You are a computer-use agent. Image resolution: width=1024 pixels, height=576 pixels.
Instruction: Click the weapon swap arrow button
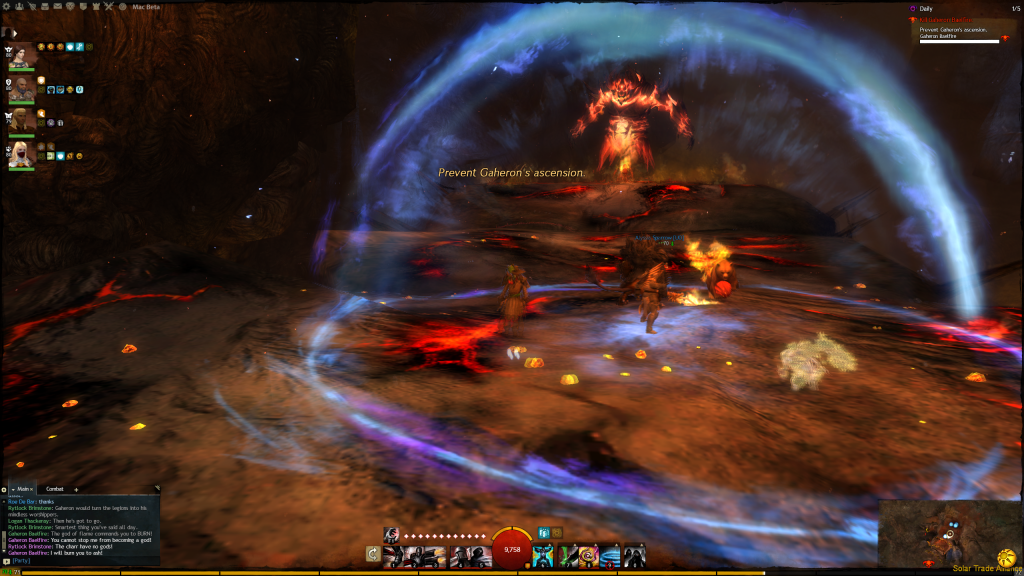coord(373,553)
